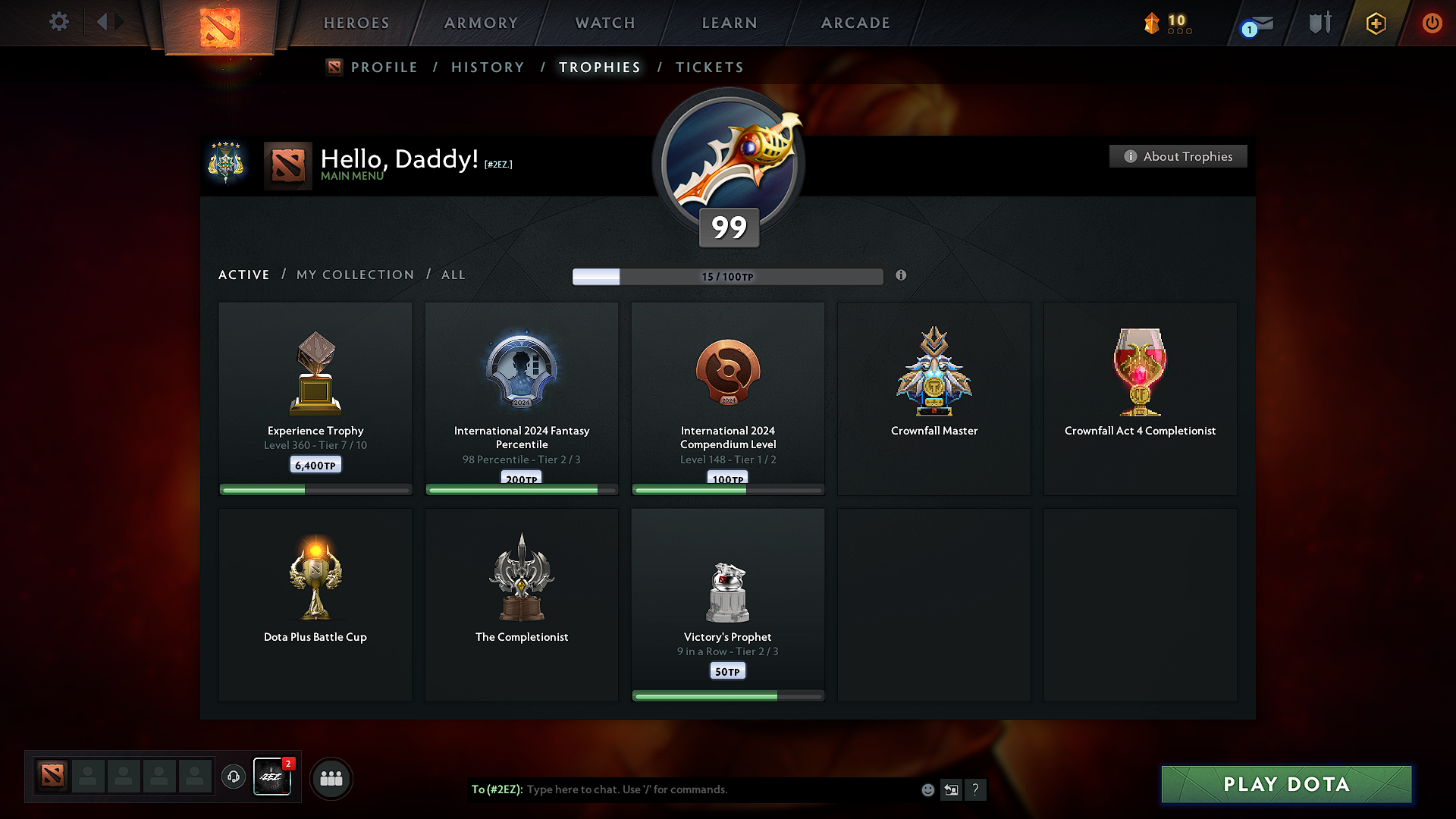1456x819 pixels.
Task: Open the emoticon picker in chat bar
Action: [927, 789]
